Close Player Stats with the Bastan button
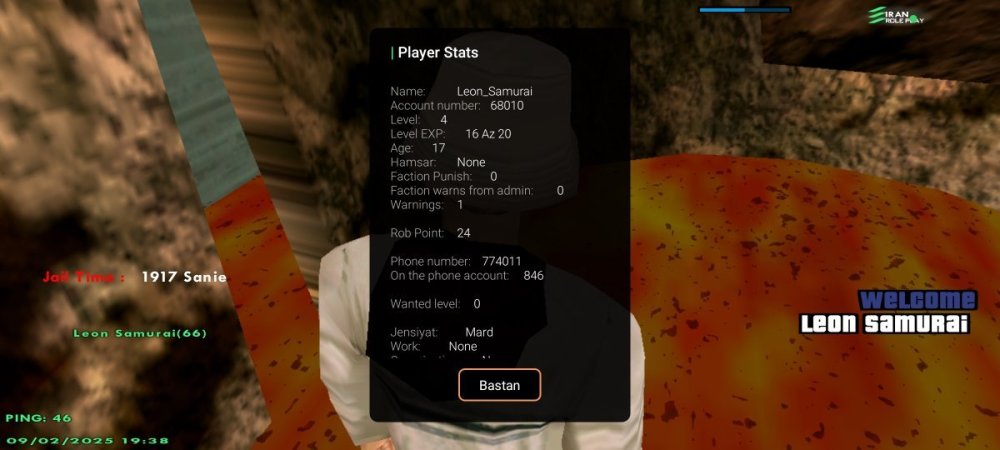1000x450 pixels. 499,385
